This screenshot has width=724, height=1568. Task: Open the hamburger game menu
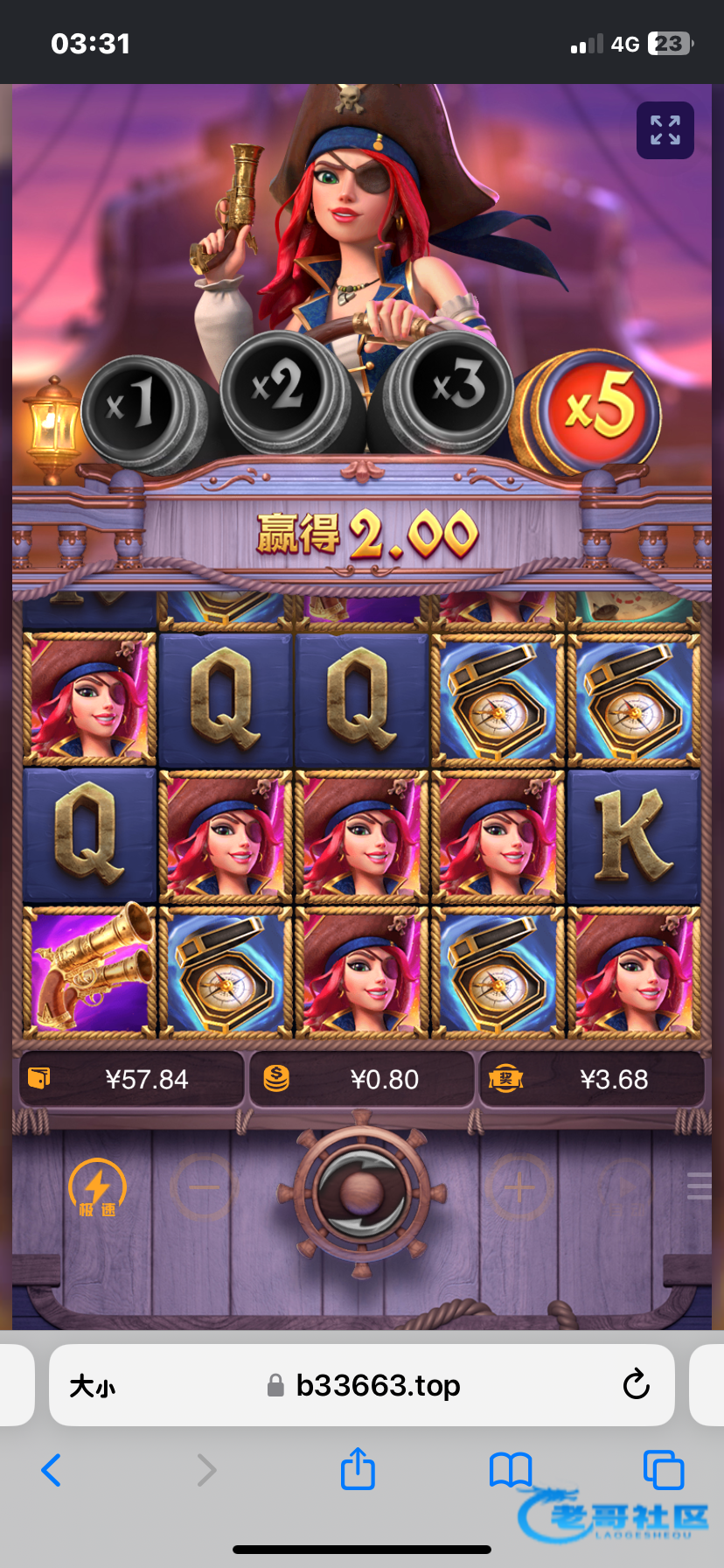(x=700, y=1186)
